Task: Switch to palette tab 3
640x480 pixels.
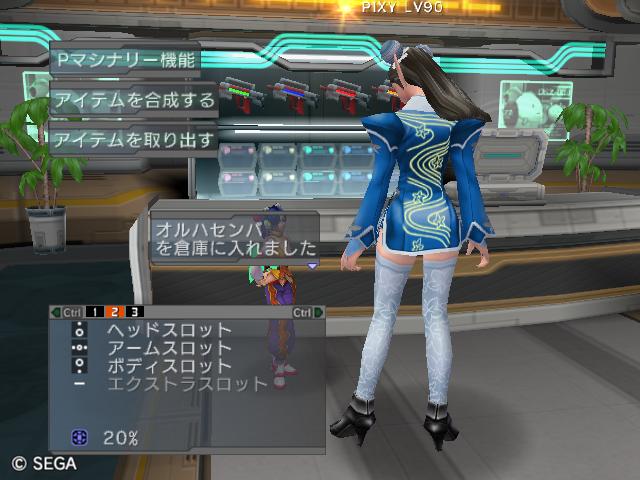Action: click(133, 312)
